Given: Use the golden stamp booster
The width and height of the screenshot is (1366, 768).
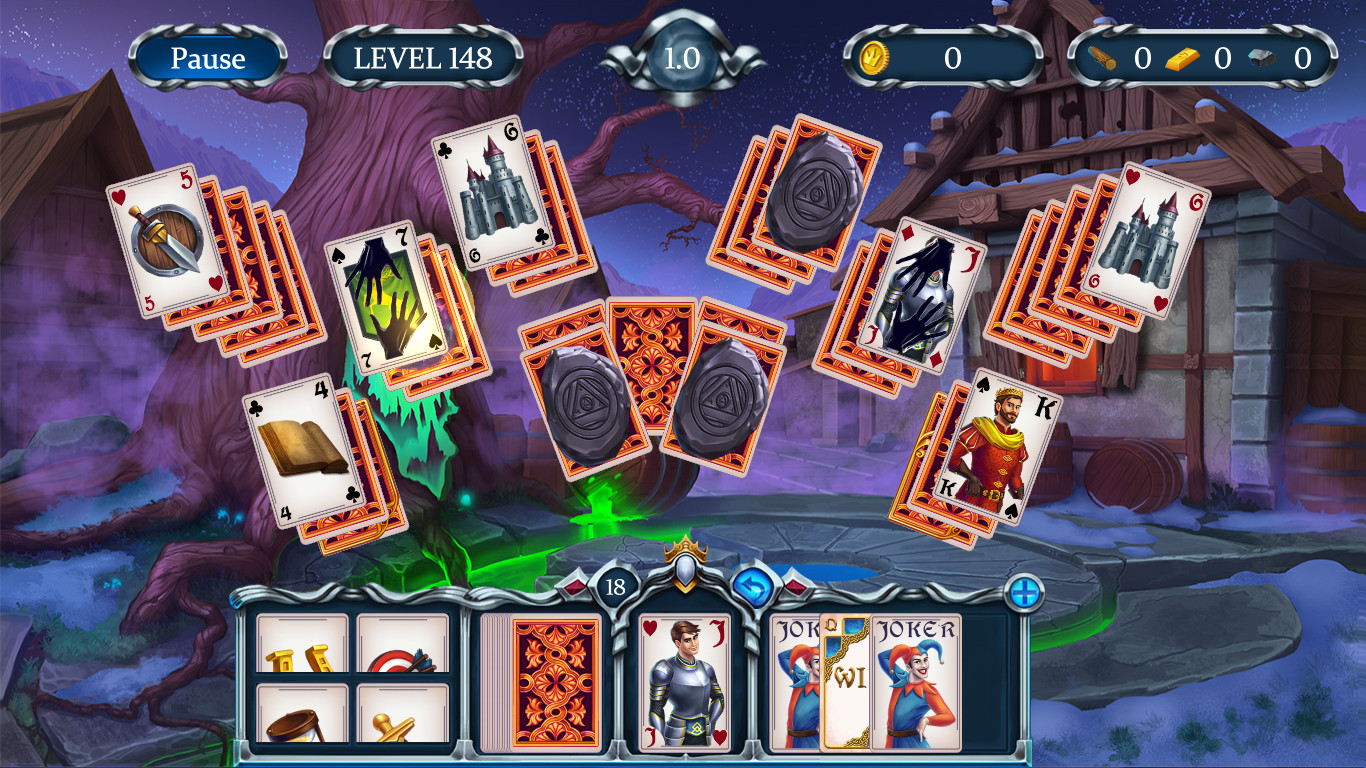Looking at the screenshot, I should (401, 710).
